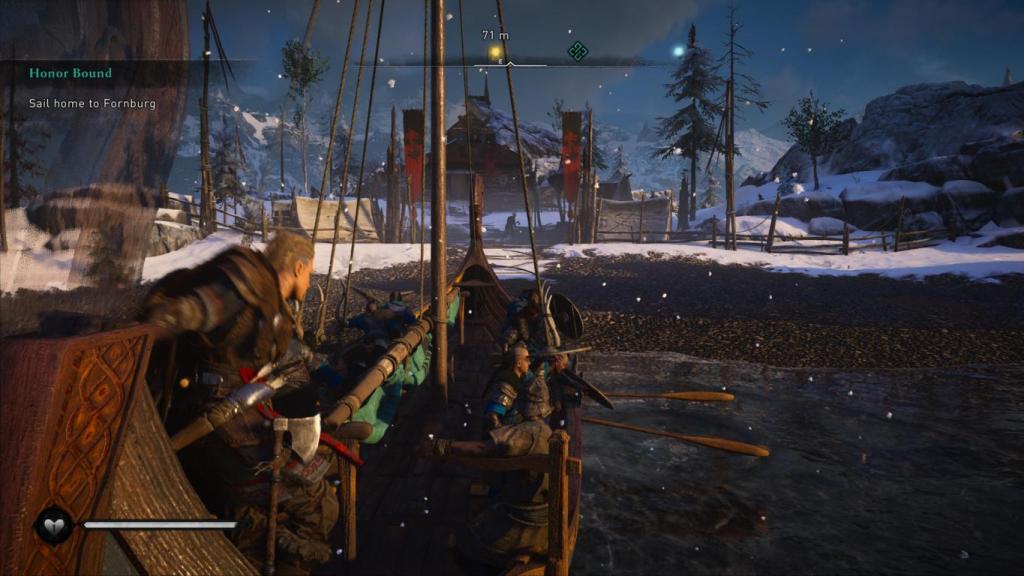Click the green diamond compass marker

[577, 51]
